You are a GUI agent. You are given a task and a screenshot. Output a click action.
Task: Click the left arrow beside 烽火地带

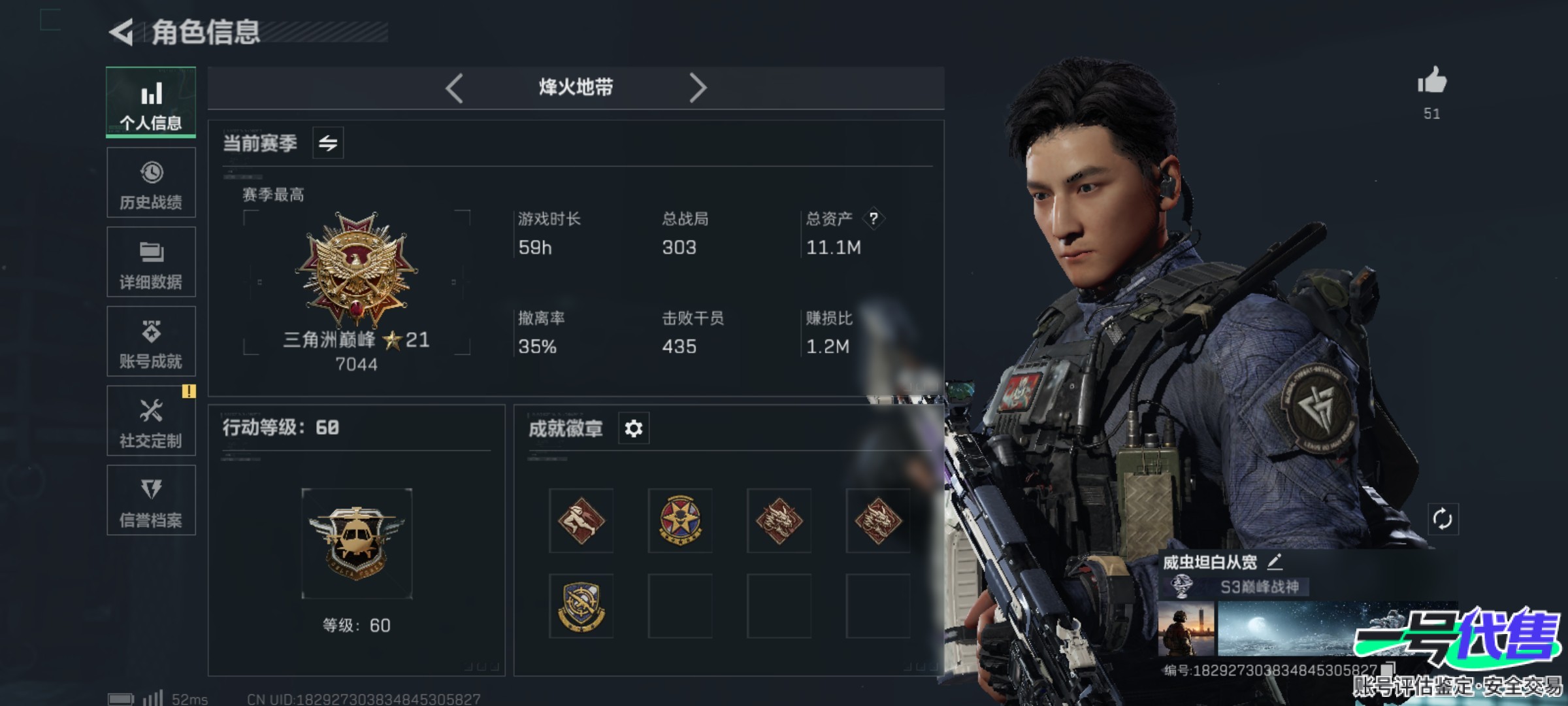455,88
